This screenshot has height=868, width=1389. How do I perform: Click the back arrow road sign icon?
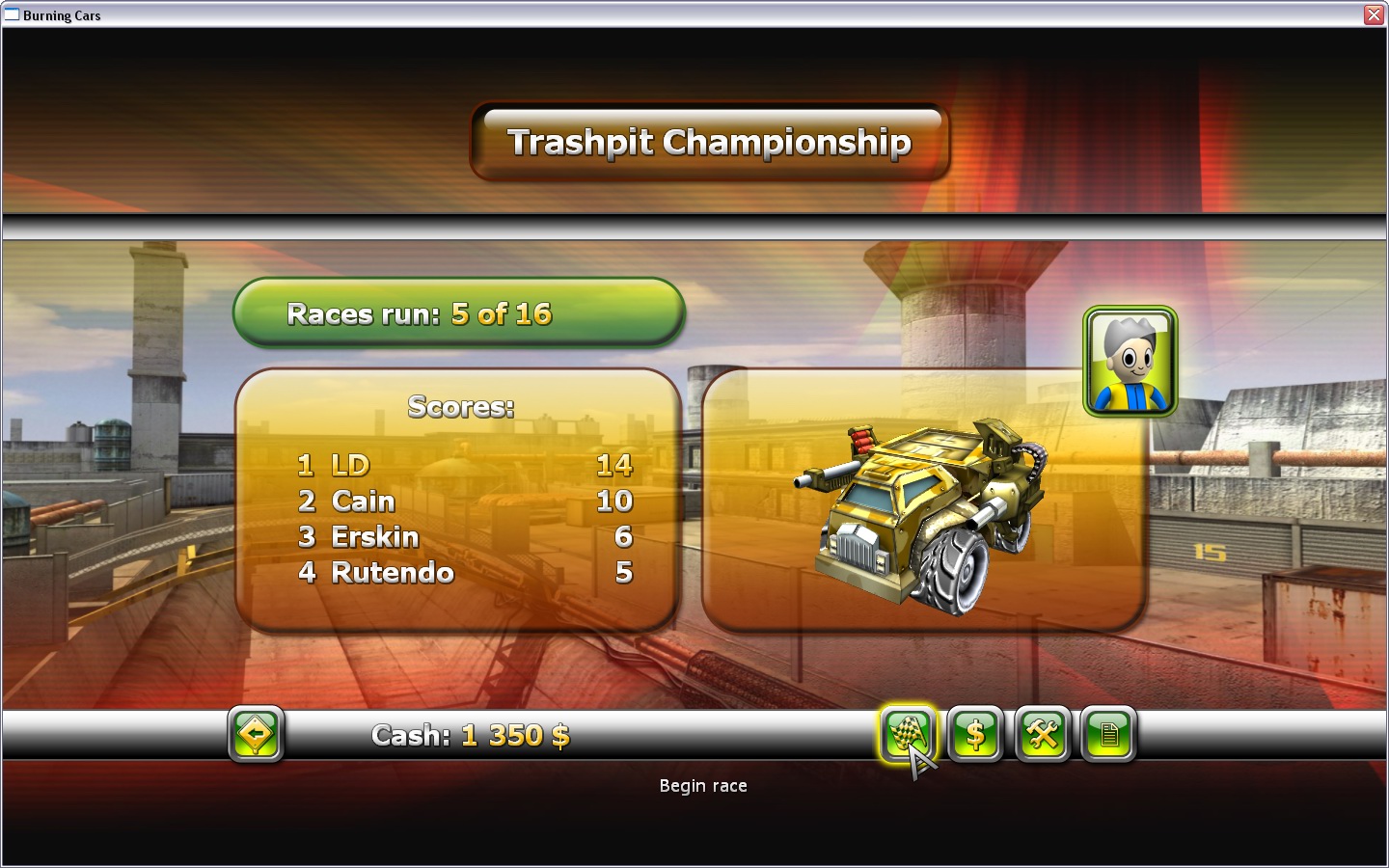(x=256, y=735)
